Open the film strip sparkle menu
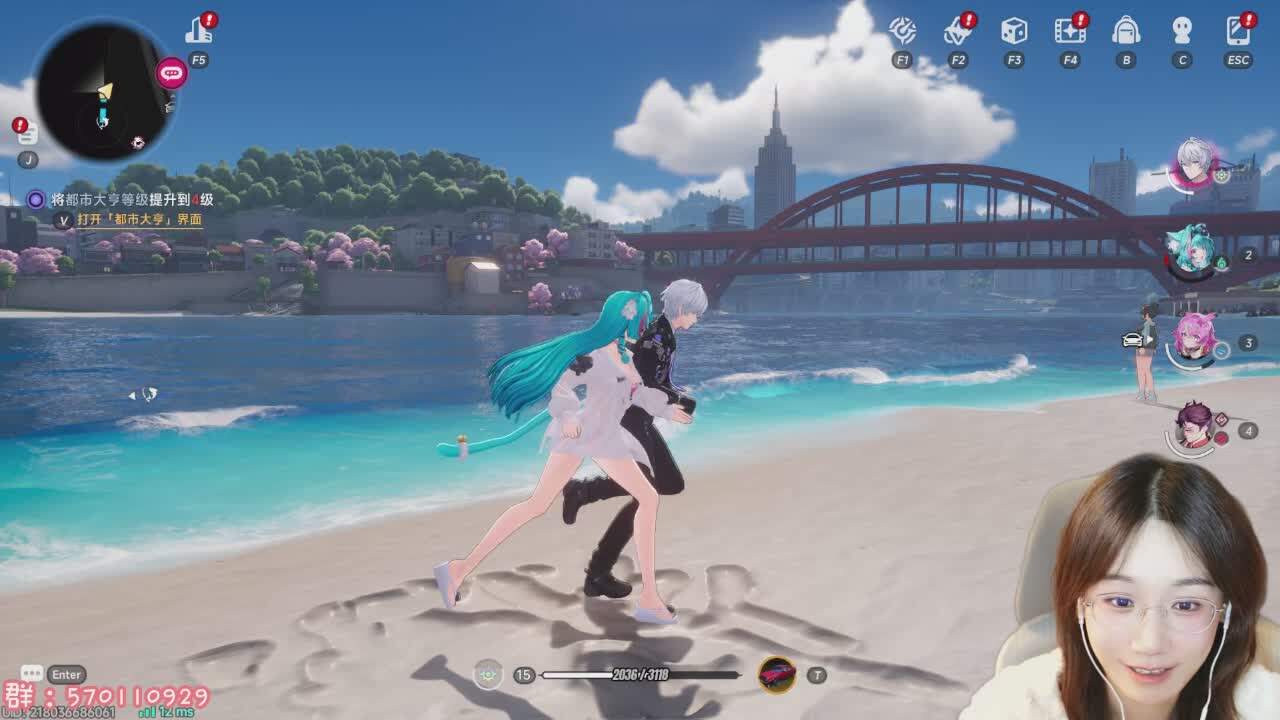The image size is (1280, 720). (1070, 30)
